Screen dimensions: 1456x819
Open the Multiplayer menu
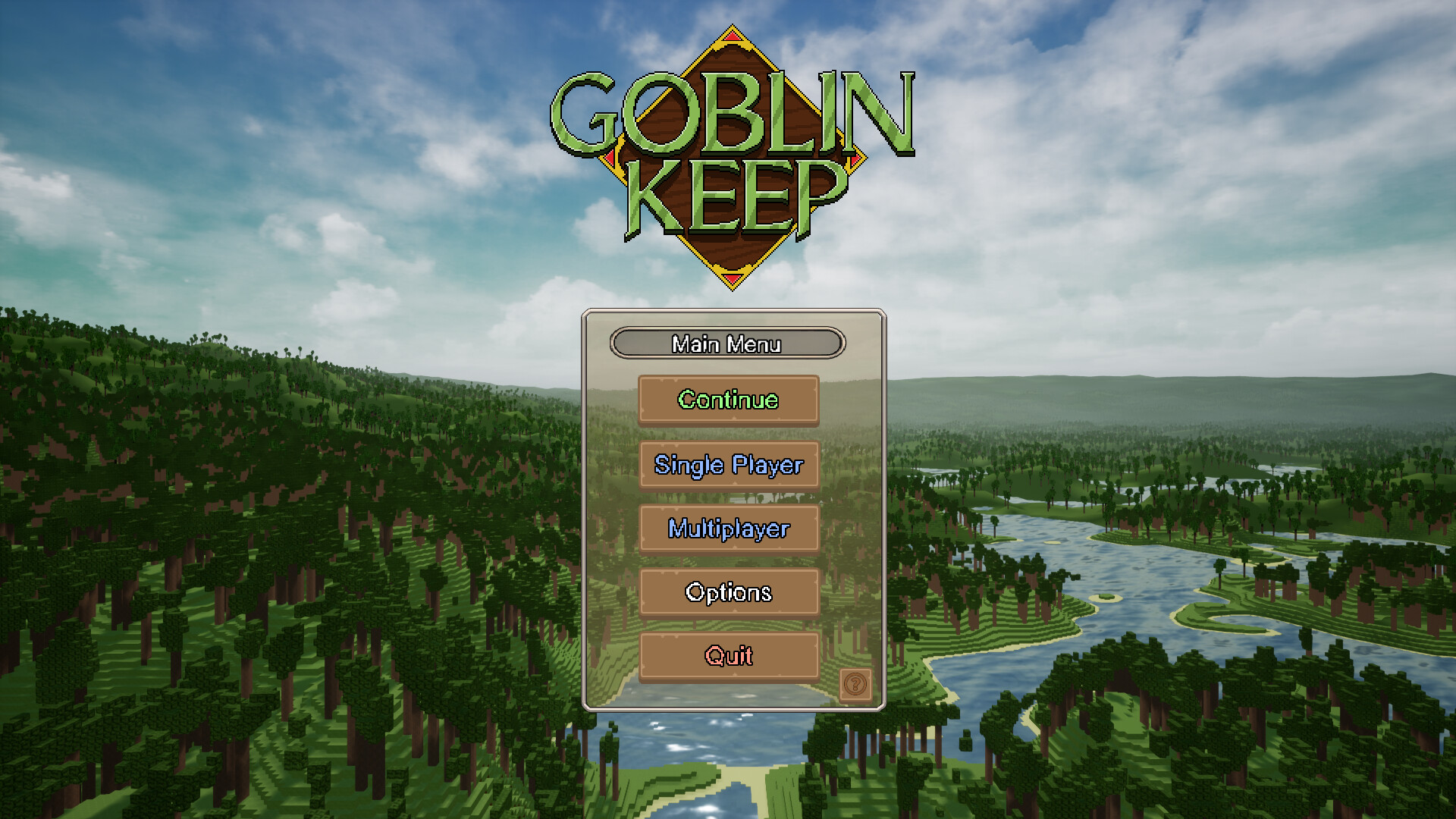[728, 529]
